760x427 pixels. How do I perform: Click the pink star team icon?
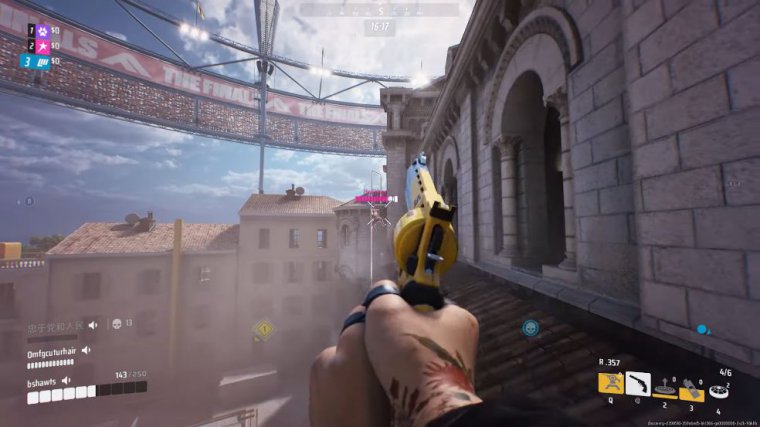tap(44, 45)
